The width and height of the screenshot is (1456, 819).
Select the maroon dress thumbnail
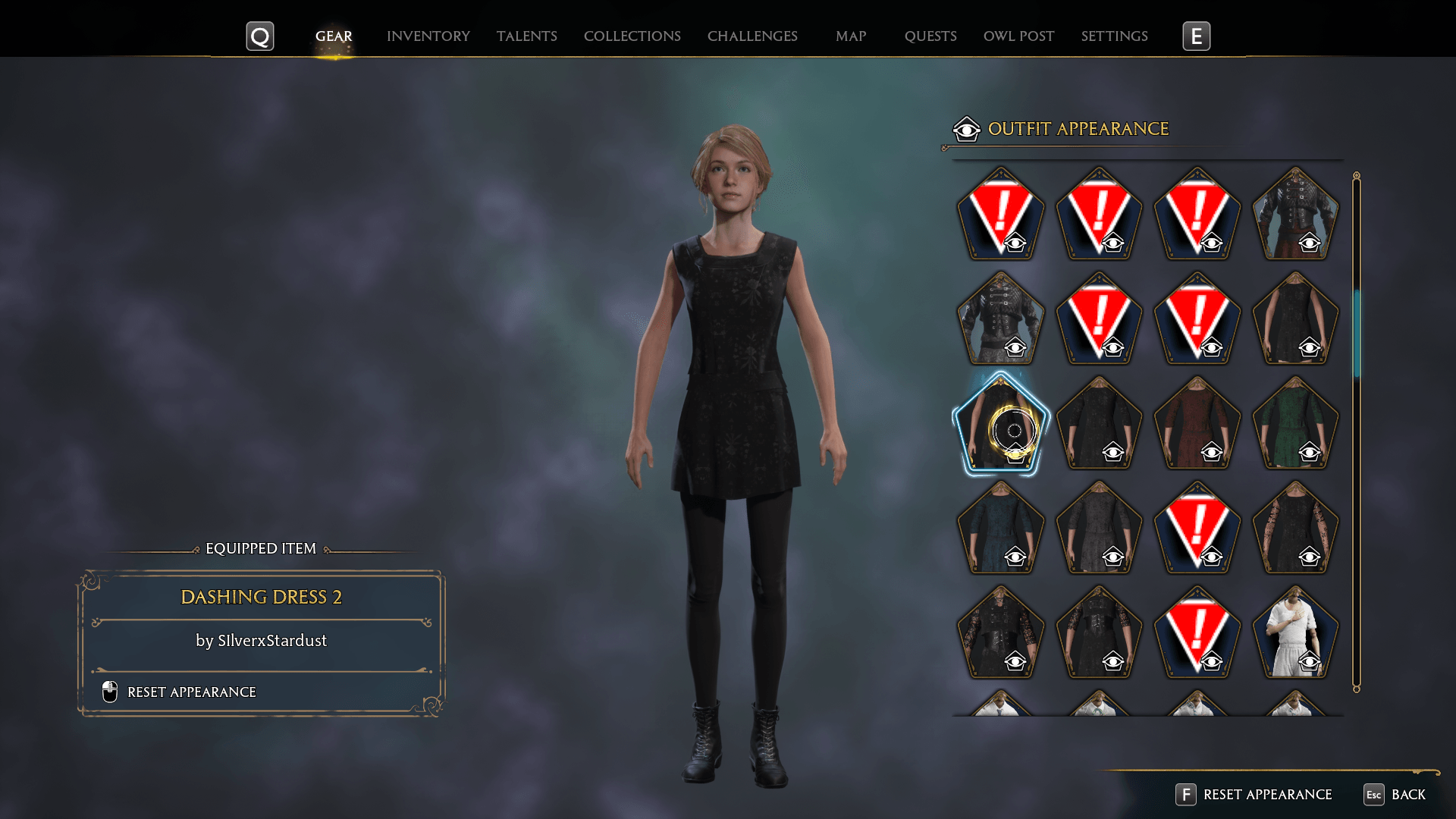tap(1197, 425)
